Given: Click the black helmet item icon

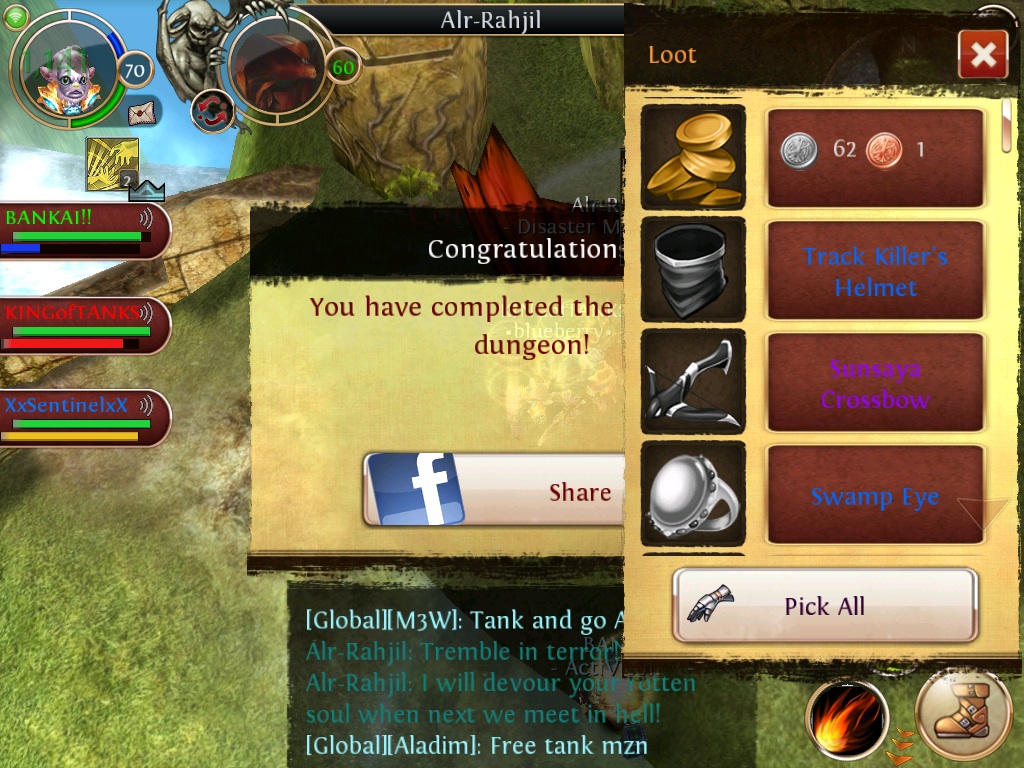Looking at the screenshot, I should [x=693, y=270].
